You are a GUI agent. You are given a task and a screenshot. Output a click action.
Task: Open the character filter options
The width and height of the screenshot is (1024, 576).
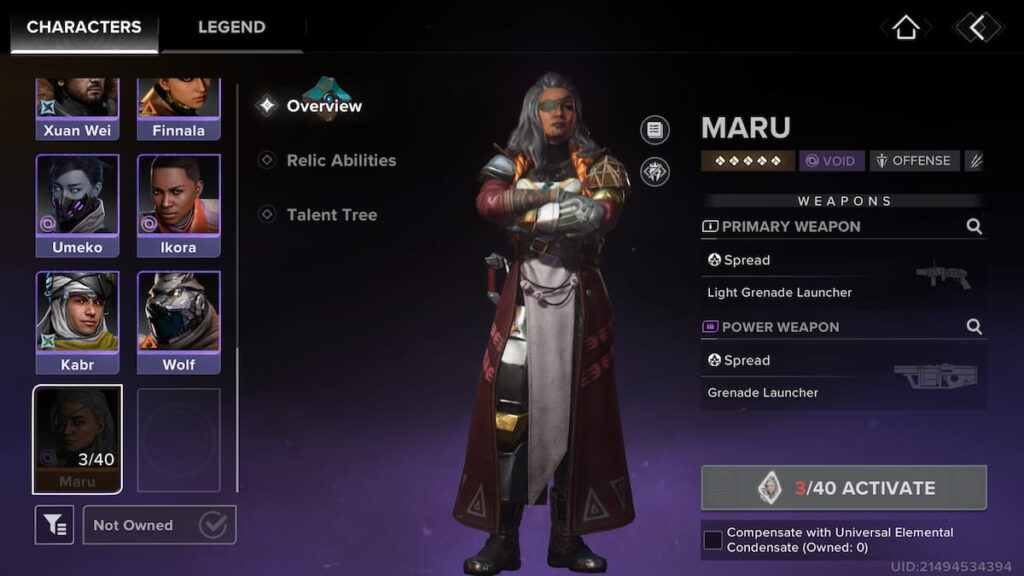pos(54,525)
